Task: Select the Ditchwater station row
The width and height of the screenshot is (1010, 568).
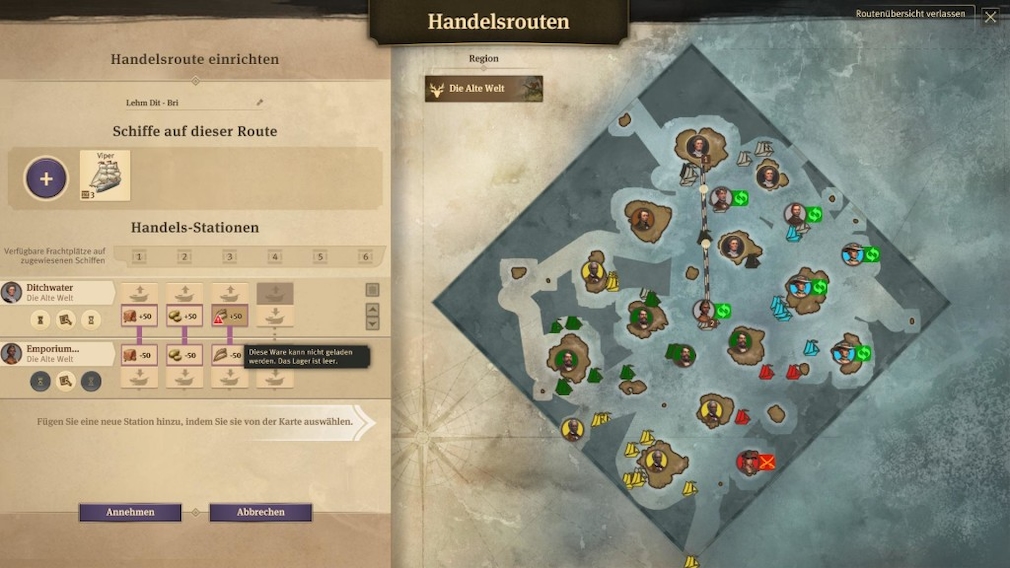Action: click(x=57, y=292)
